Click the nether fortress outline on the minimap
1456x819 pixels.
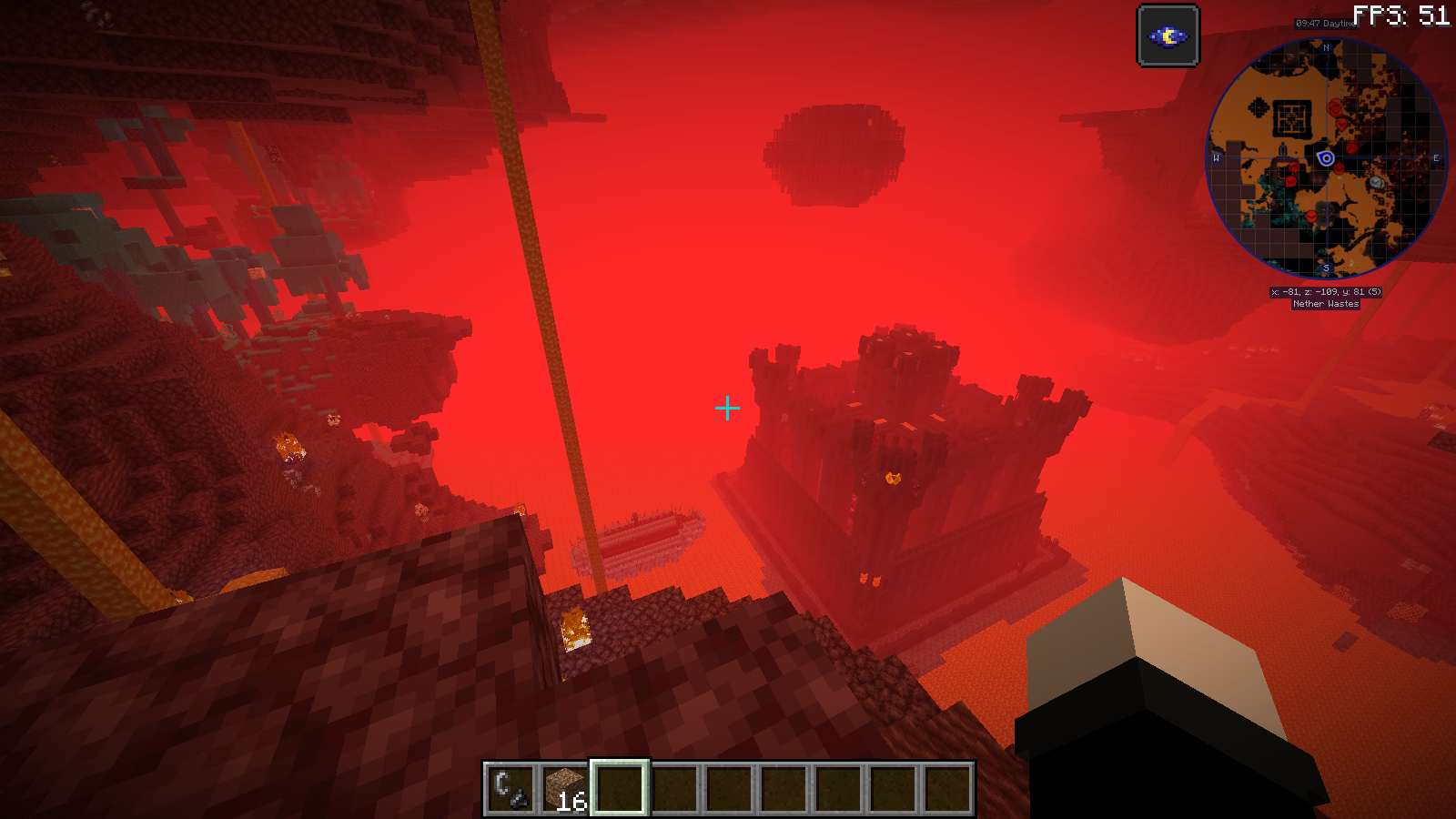point(1290,118)
